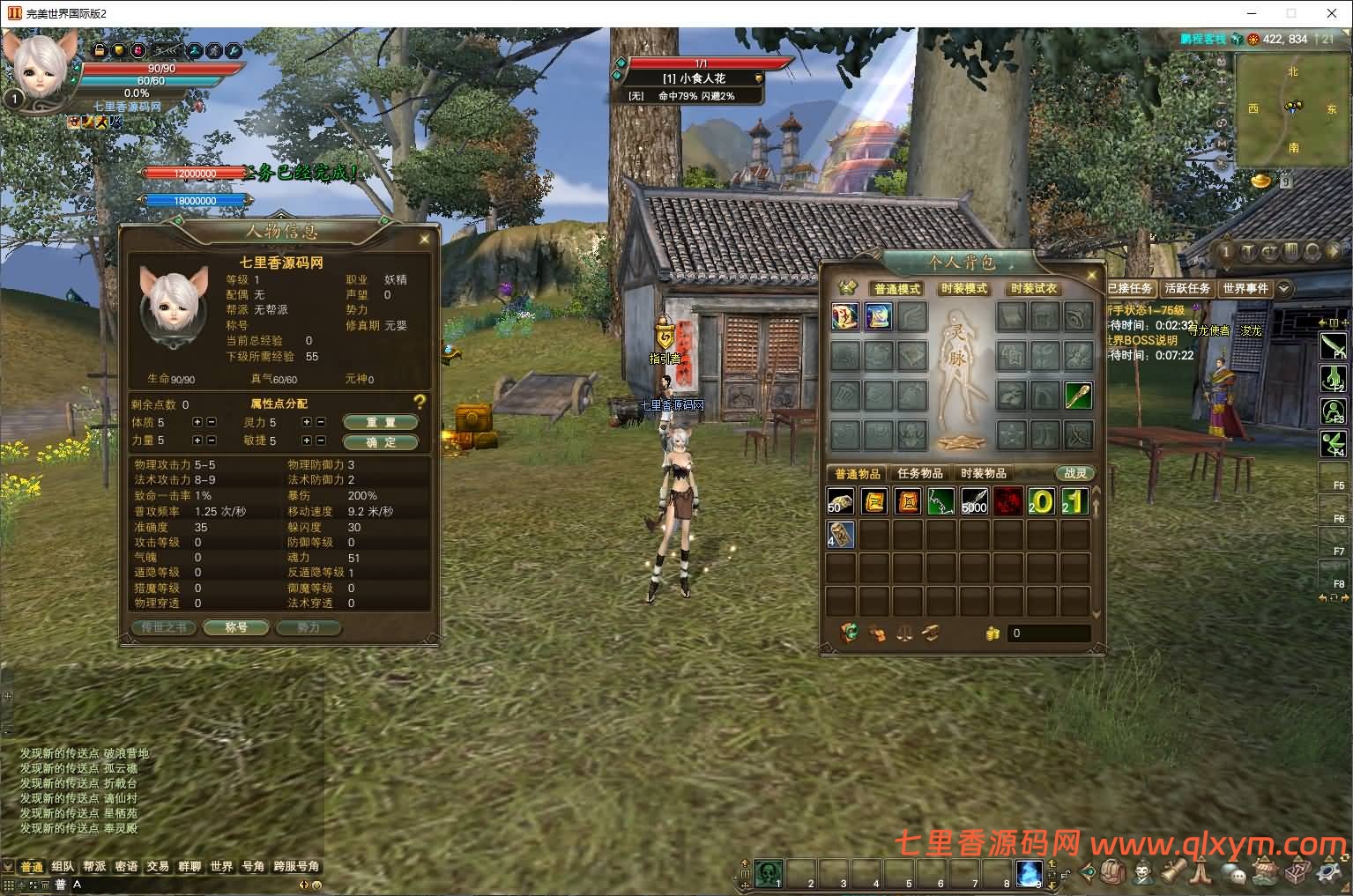This screenshot has height=896, width=1353.
Task: Select the equipped green staff icon in backpack
Action: (x=1076, y=396)
